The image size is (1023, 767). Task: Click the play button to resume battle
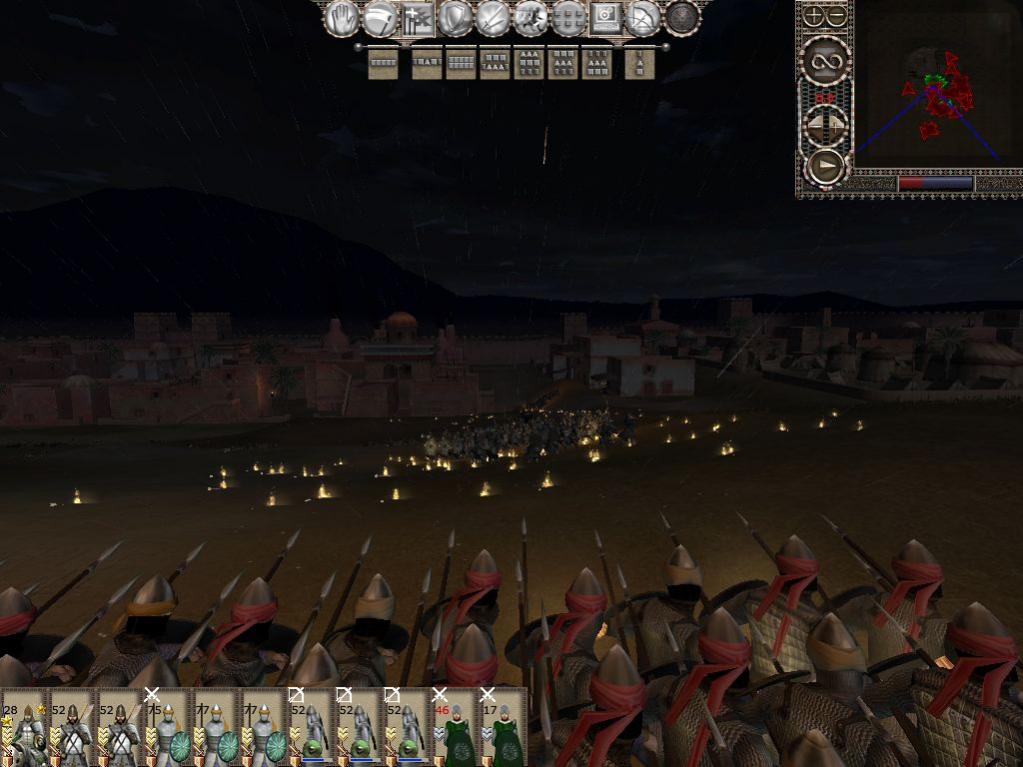(x=826, y=165)
